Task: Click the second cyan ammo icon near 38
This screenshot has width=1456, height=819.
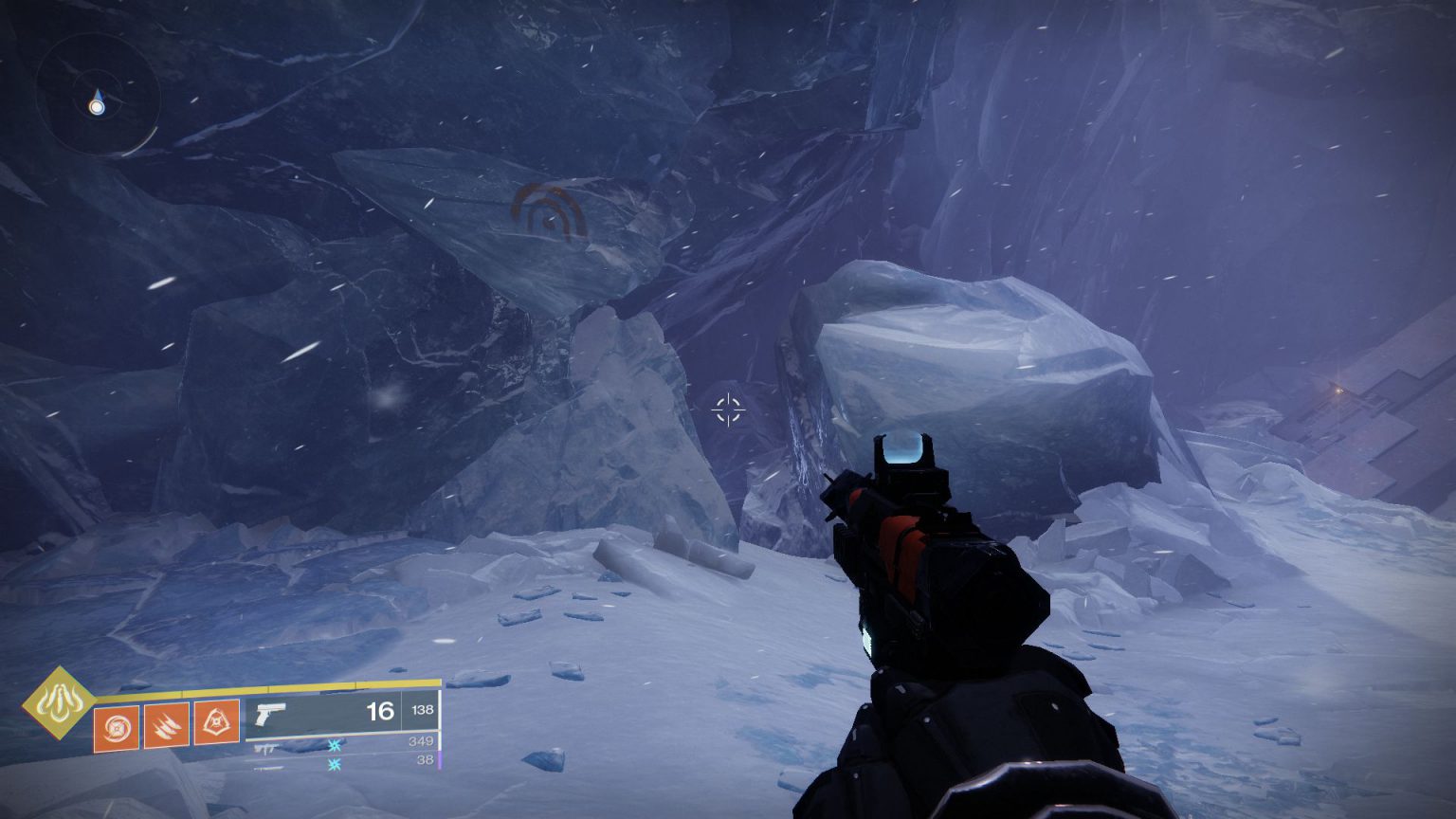Action: pyautogui.click(x=334, y=765)
